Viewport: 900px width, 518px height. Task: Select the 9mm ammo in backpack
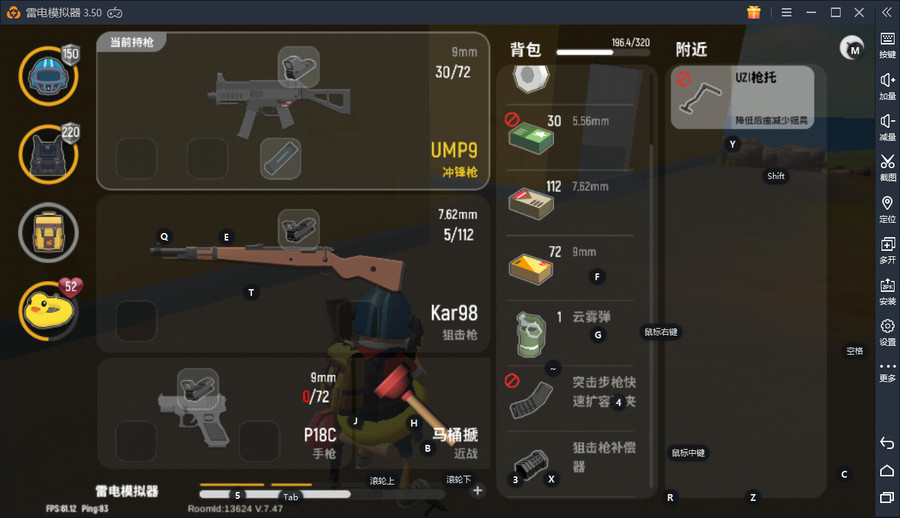[x=568, y=267]
